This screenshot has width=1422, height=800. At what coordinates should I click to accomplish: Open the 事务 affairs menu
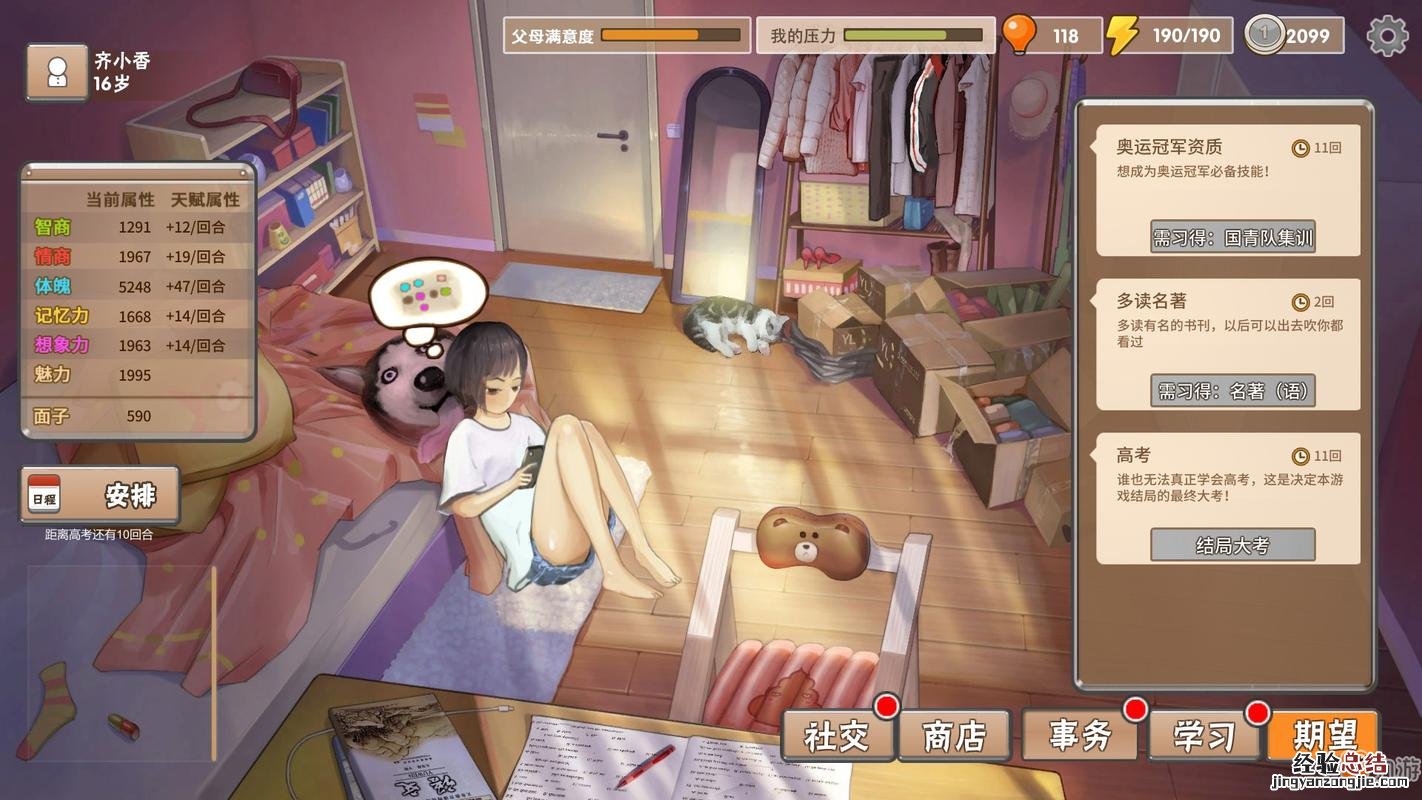click(1081, 737)
